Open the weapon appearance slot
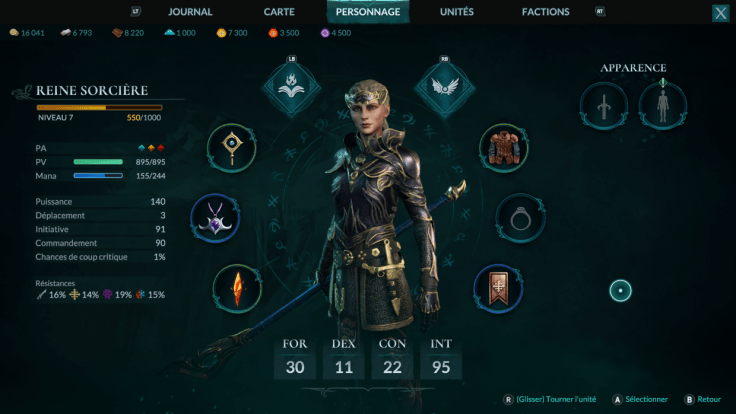This screenshot has height=414, width=736. (604, 105)
